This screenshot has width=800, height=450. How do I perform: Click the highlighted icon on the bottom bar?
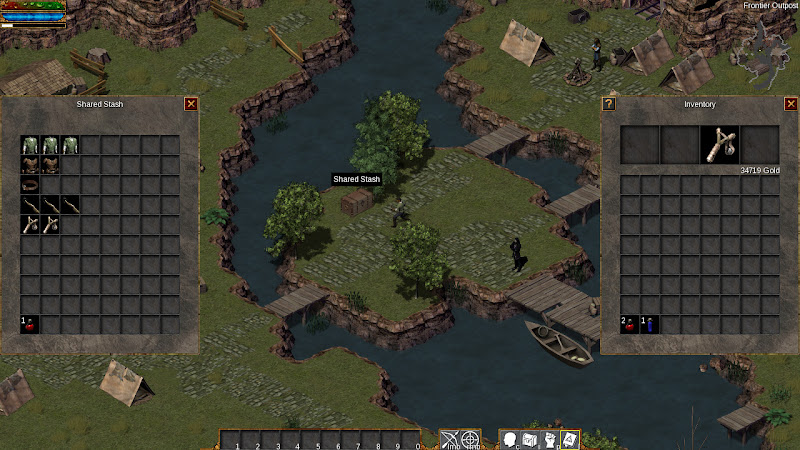click(570, 439)
